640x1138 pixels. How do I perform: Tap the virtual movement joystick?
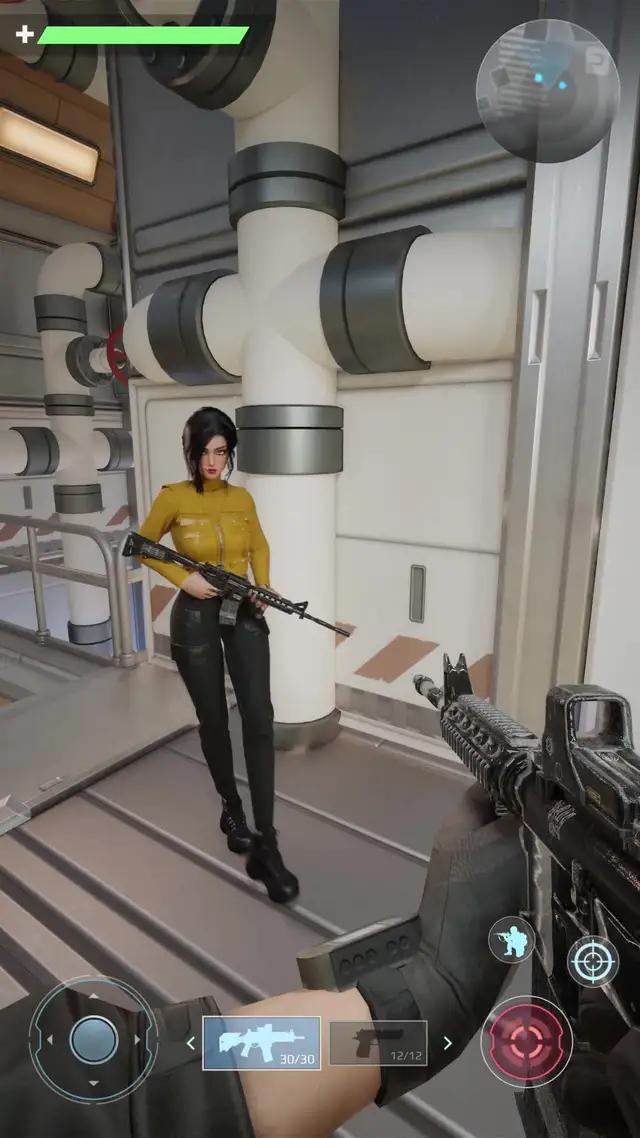[x=93, y=1040]
